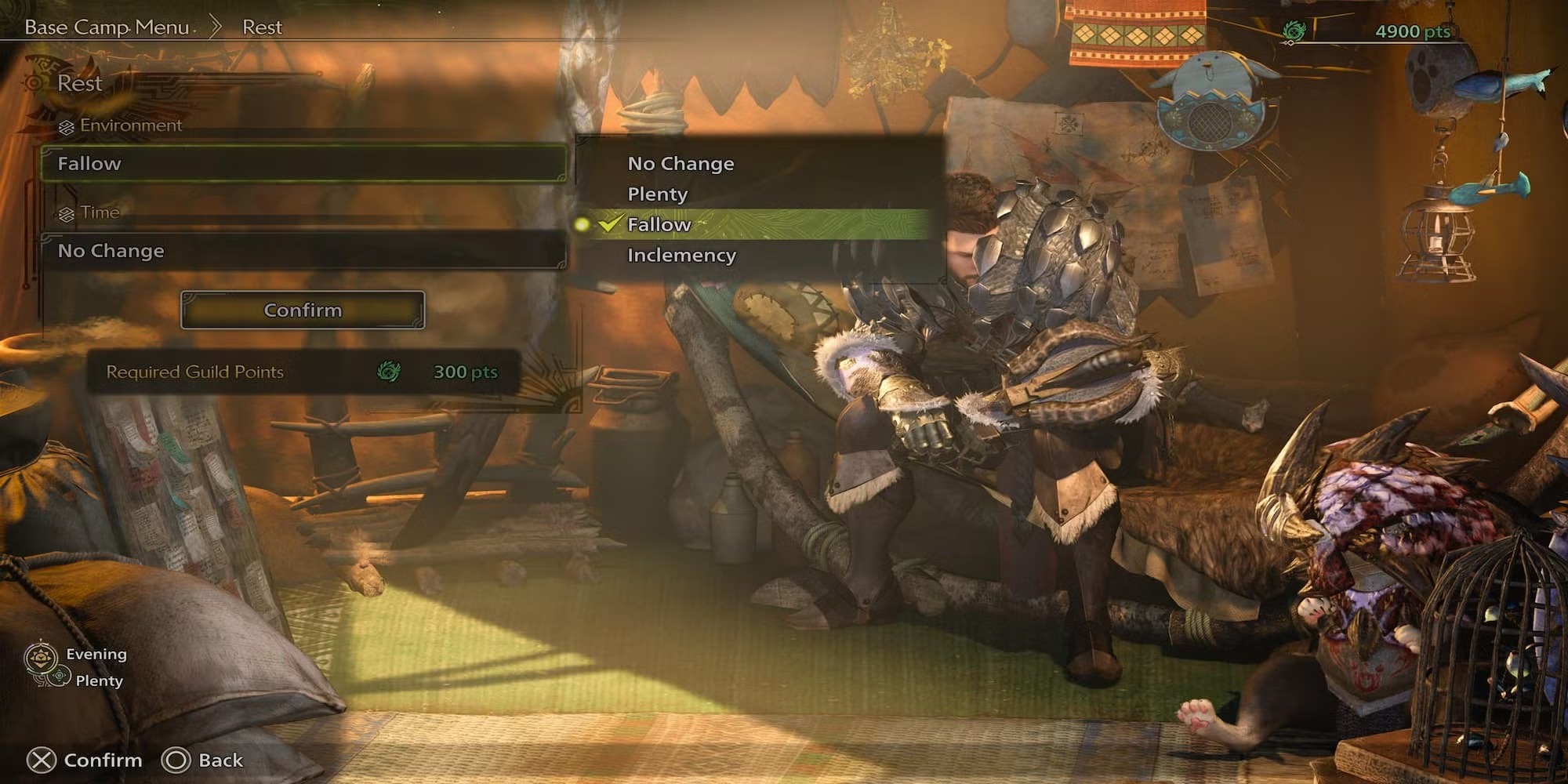
Task: Choose the Plenty environment option
Action: point(657,194)
